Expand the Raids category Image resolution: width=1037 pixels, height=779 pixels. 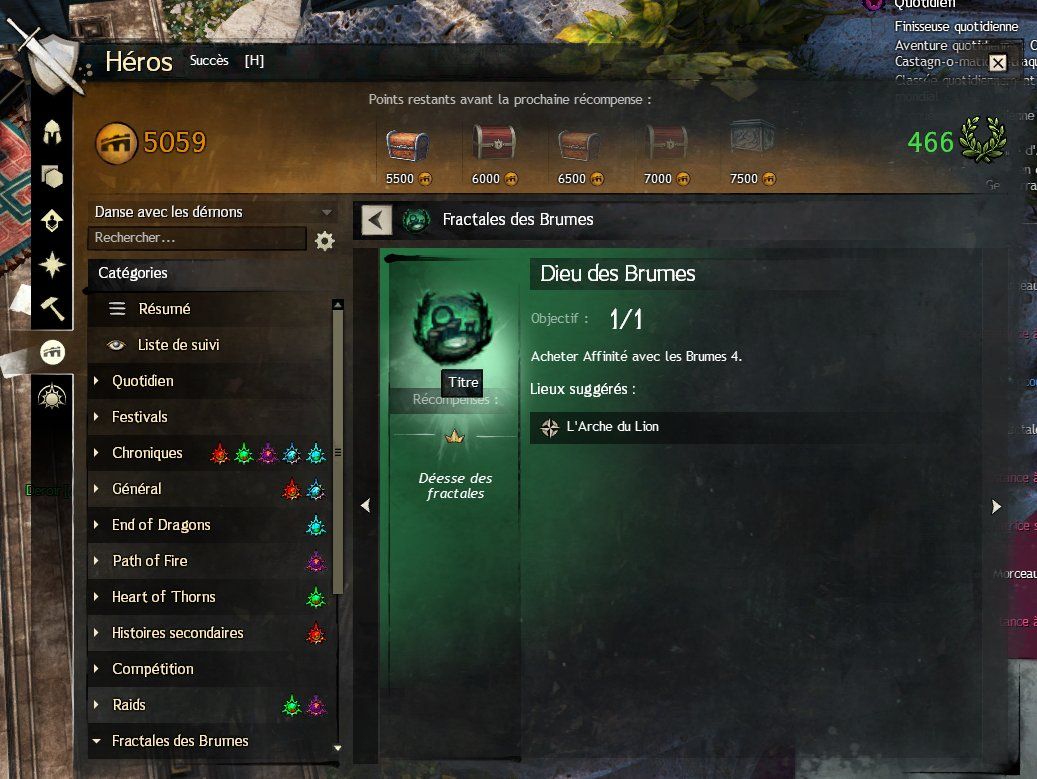[x=128, y=705]
